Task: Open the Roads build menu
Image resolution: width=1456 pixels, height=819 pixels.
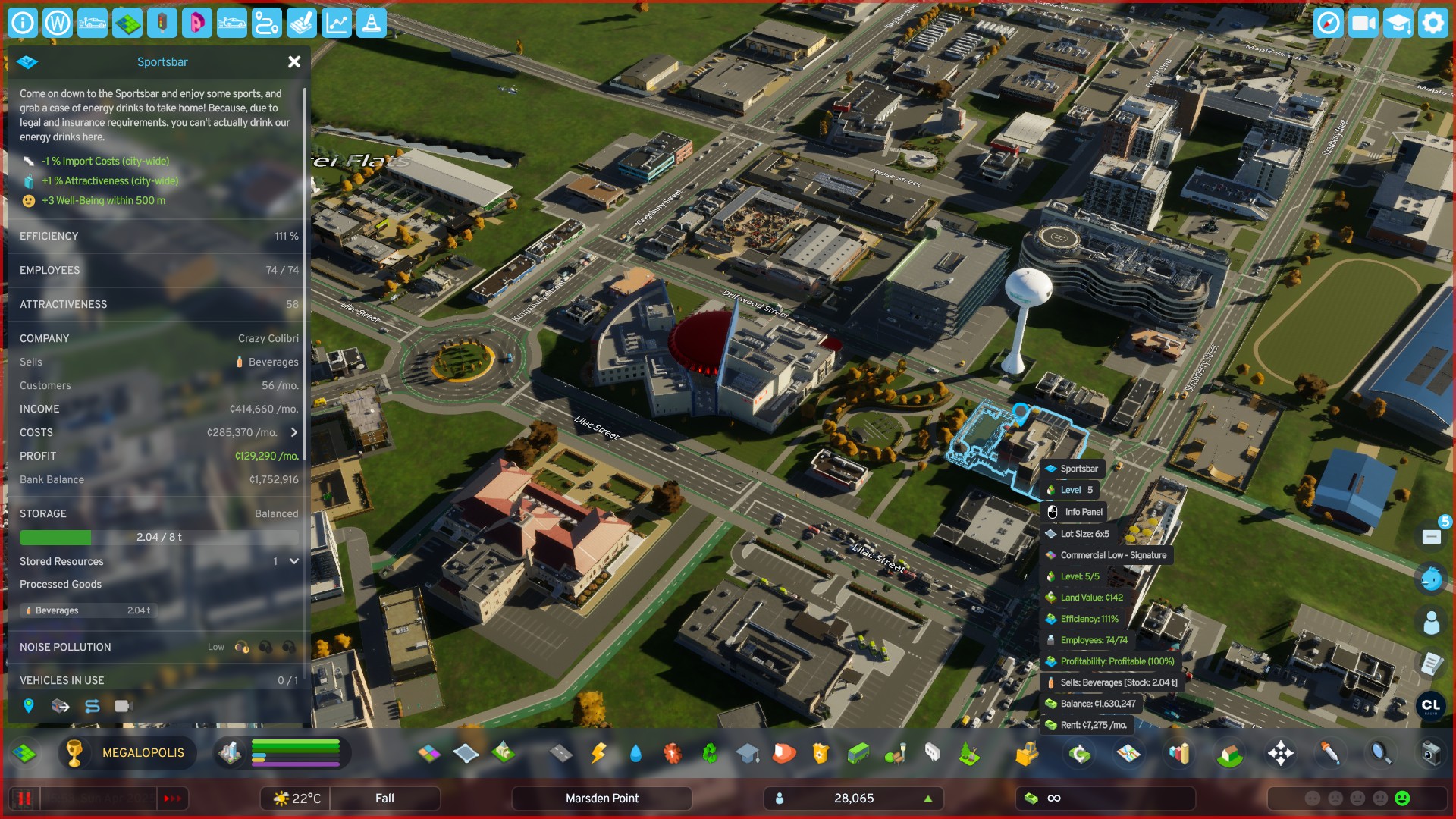Action: [560, 753]
